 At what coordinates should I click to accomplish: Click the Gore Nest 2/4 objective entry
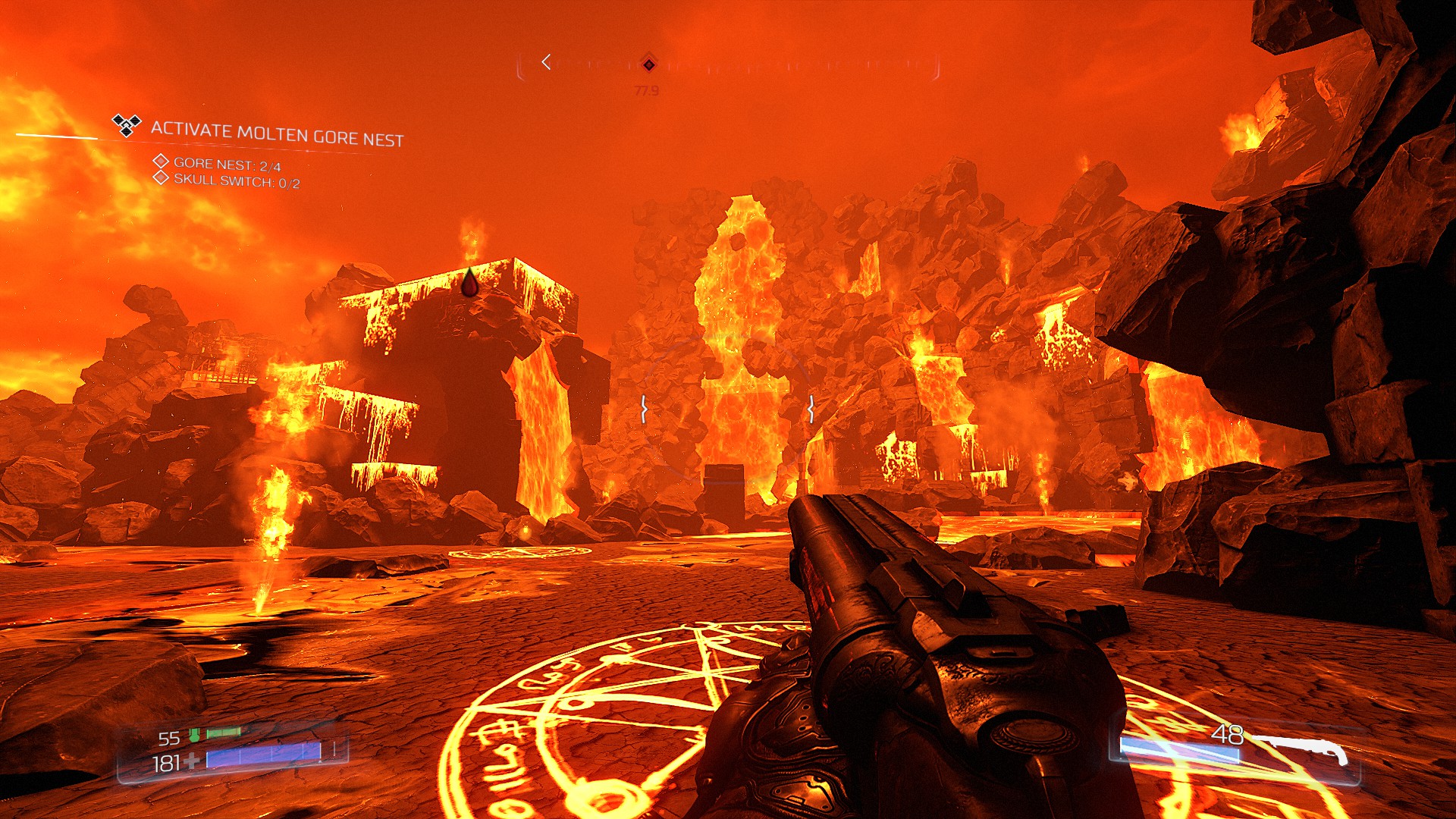(227, 164)
